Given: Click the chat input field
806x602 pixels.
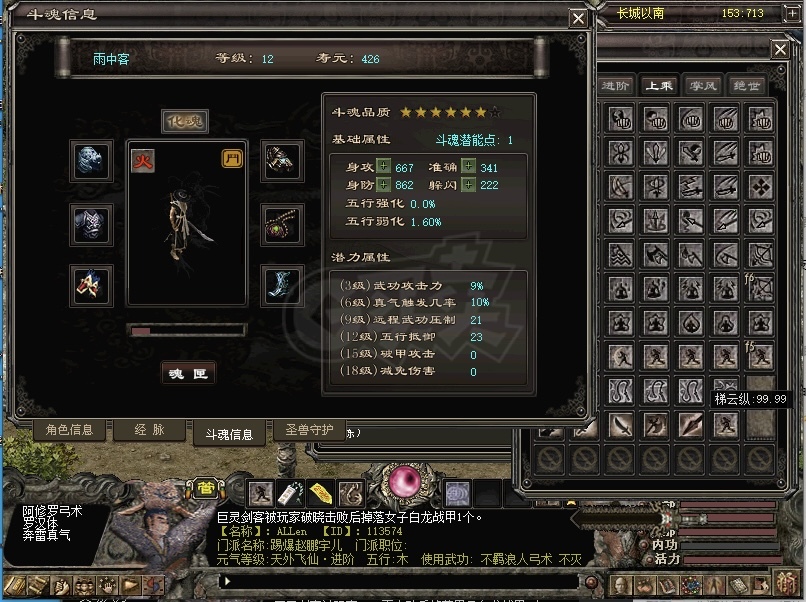Looking at the screenshot, I should pyautogui.click(x=400, y=580).
